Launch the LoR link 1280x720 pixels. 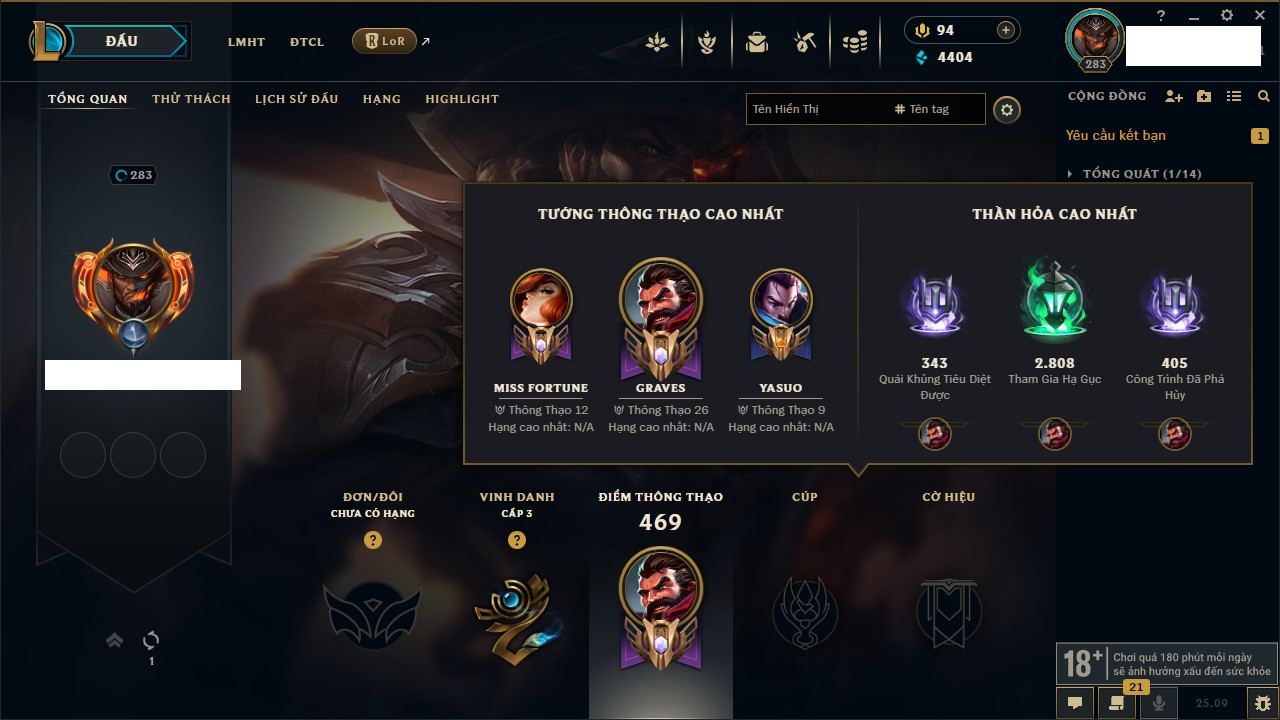pos(384,41)
